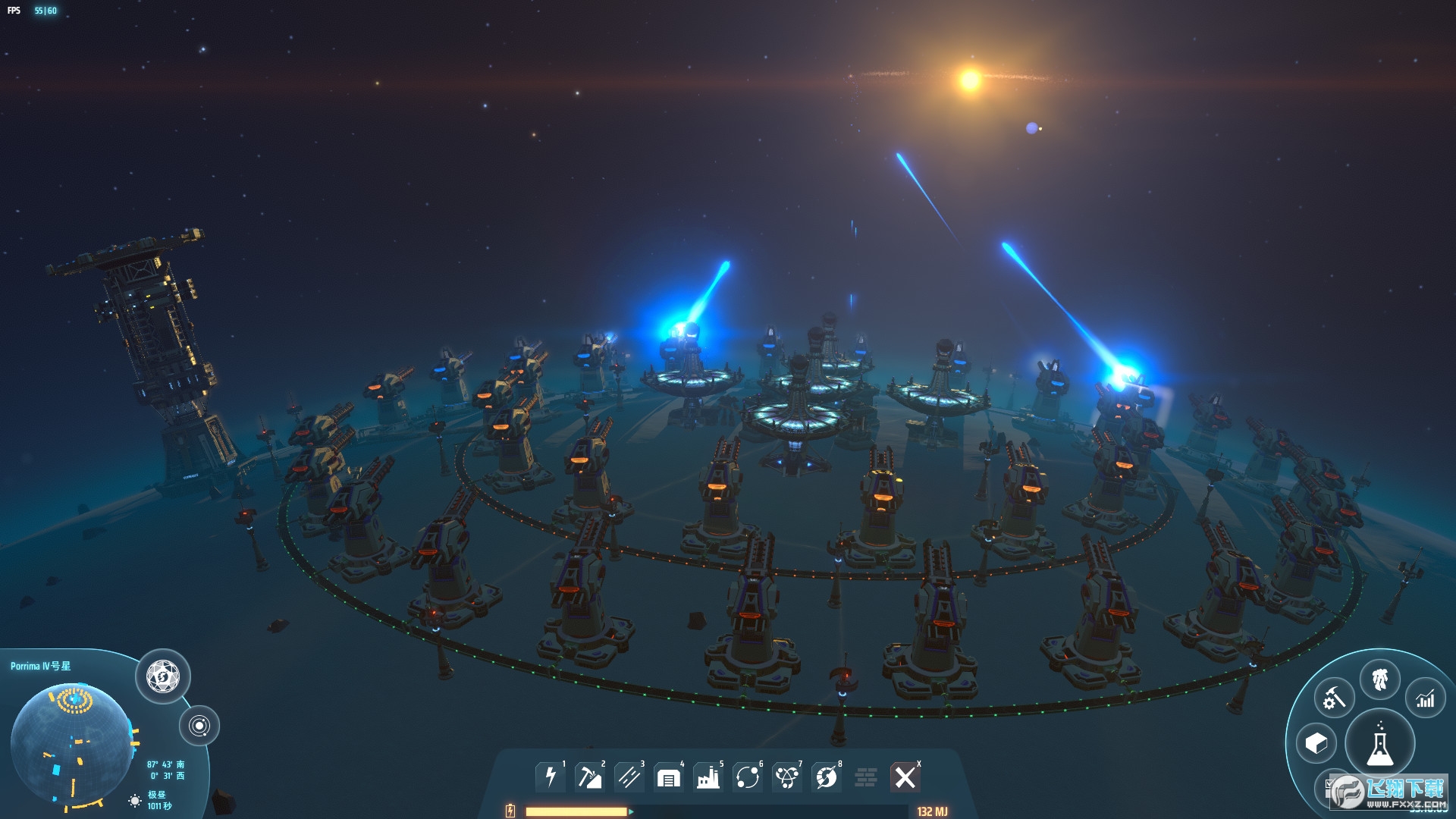Screen dimensions: 1456x819
Task: Click the greyed-out brick foundation icon
Action: (x=865, y=777)
